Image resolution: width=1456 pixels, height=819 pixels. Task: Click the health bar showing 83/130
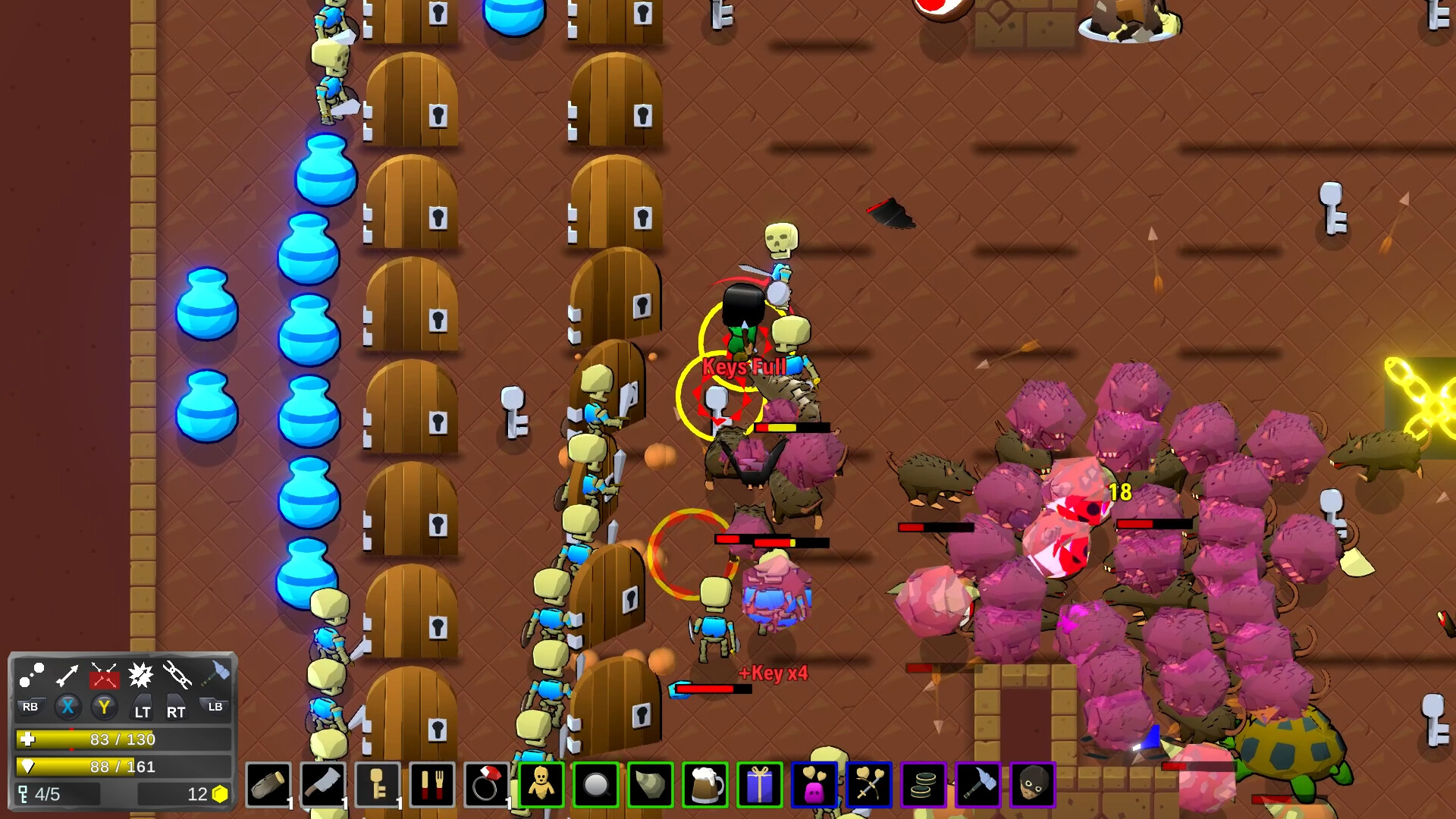pyautogui.click(x=121, y=739)
